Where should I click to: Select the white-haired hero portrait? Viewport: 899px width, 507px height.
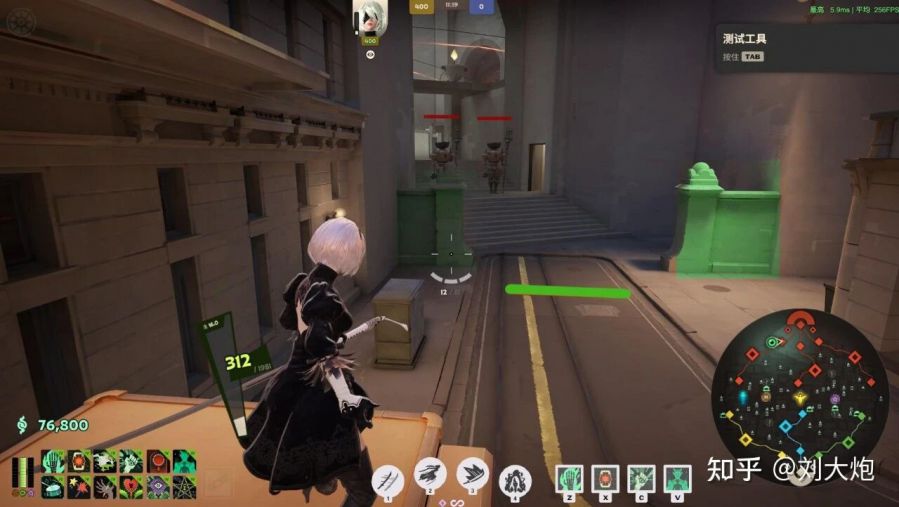[369, 18]
